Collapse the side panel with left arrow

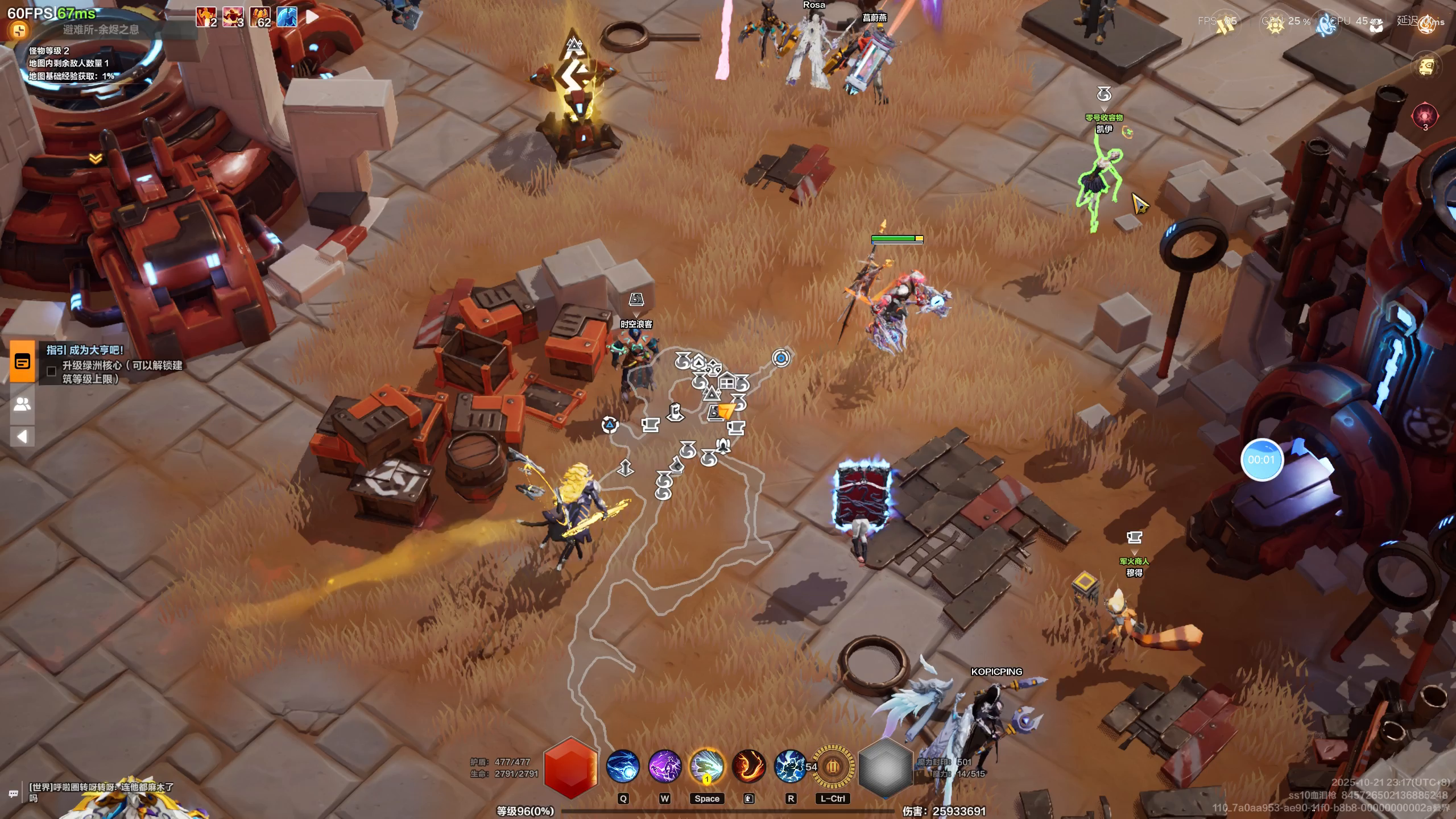[22, 437]
